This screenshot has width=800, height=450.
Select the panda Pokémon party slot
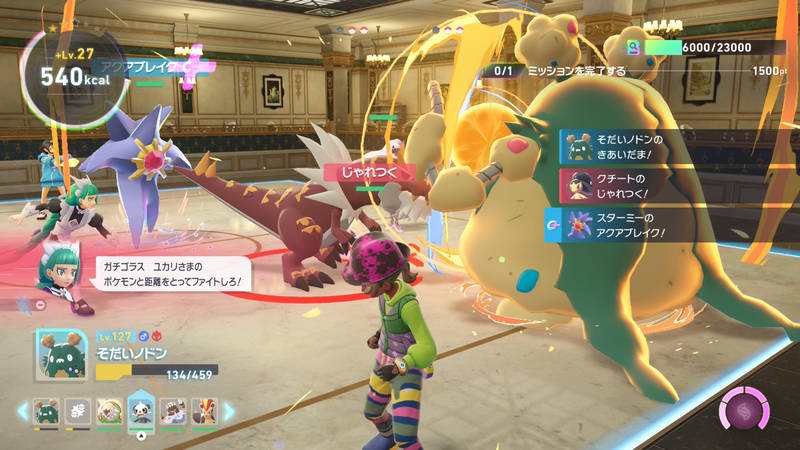[x=141, y=411]
